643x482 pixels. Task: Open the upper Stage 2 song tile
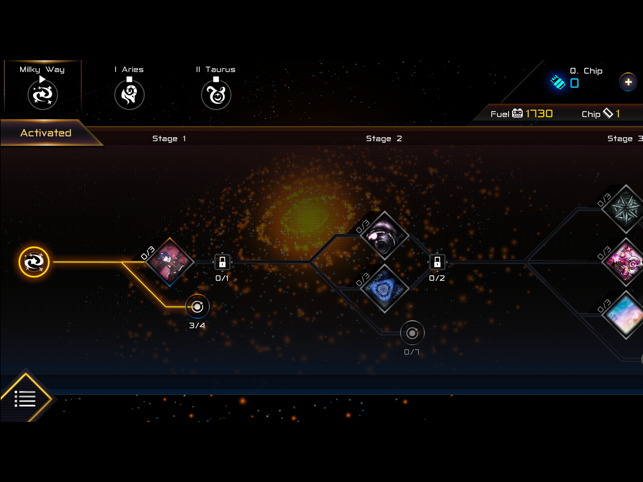384,237
